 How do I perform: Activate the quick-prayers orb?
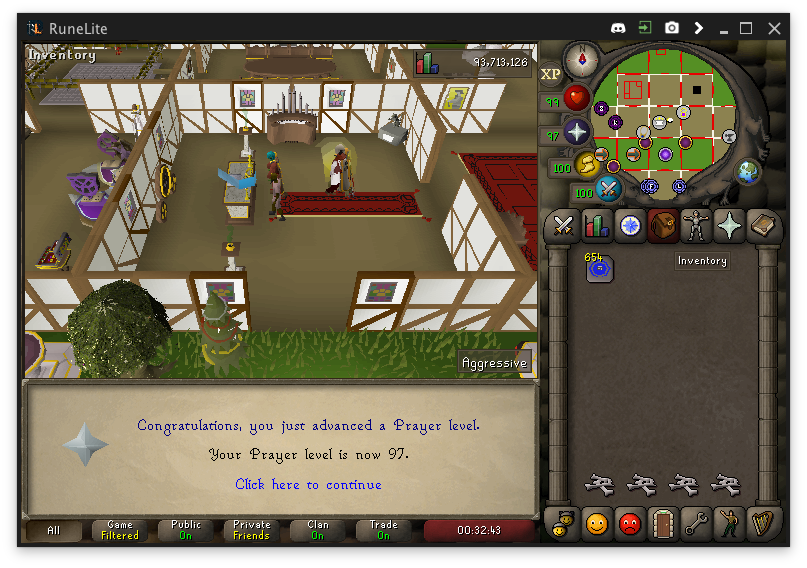coord(577,132)
